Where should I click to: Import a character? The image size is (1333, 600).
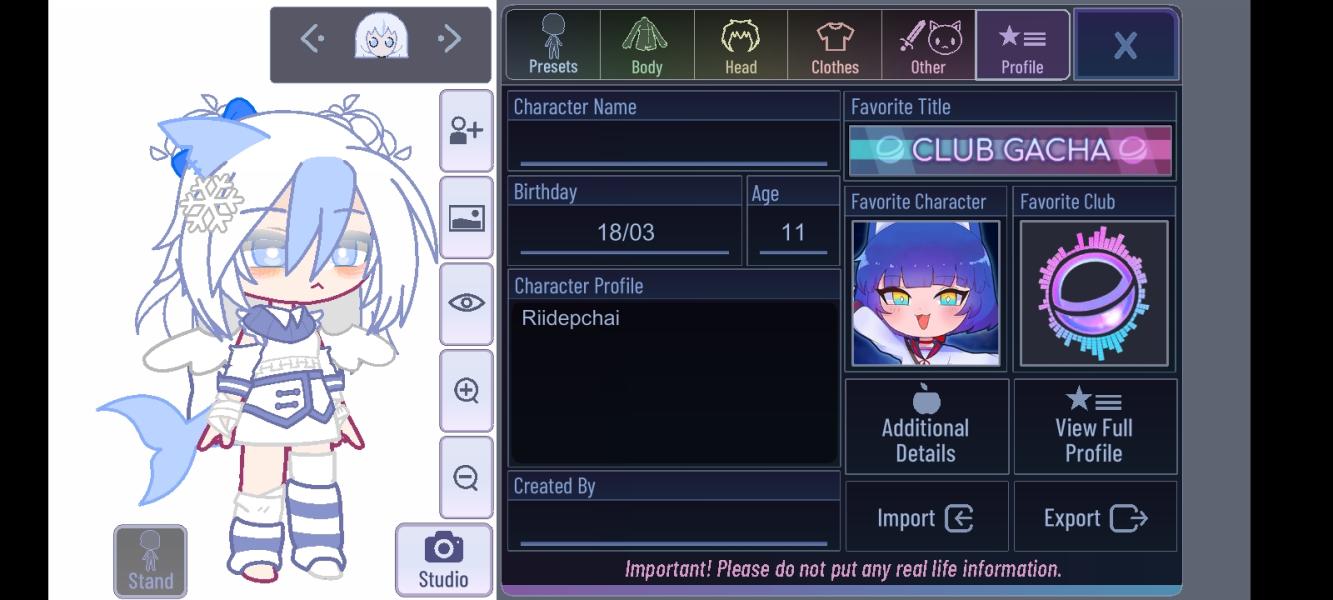926,517
